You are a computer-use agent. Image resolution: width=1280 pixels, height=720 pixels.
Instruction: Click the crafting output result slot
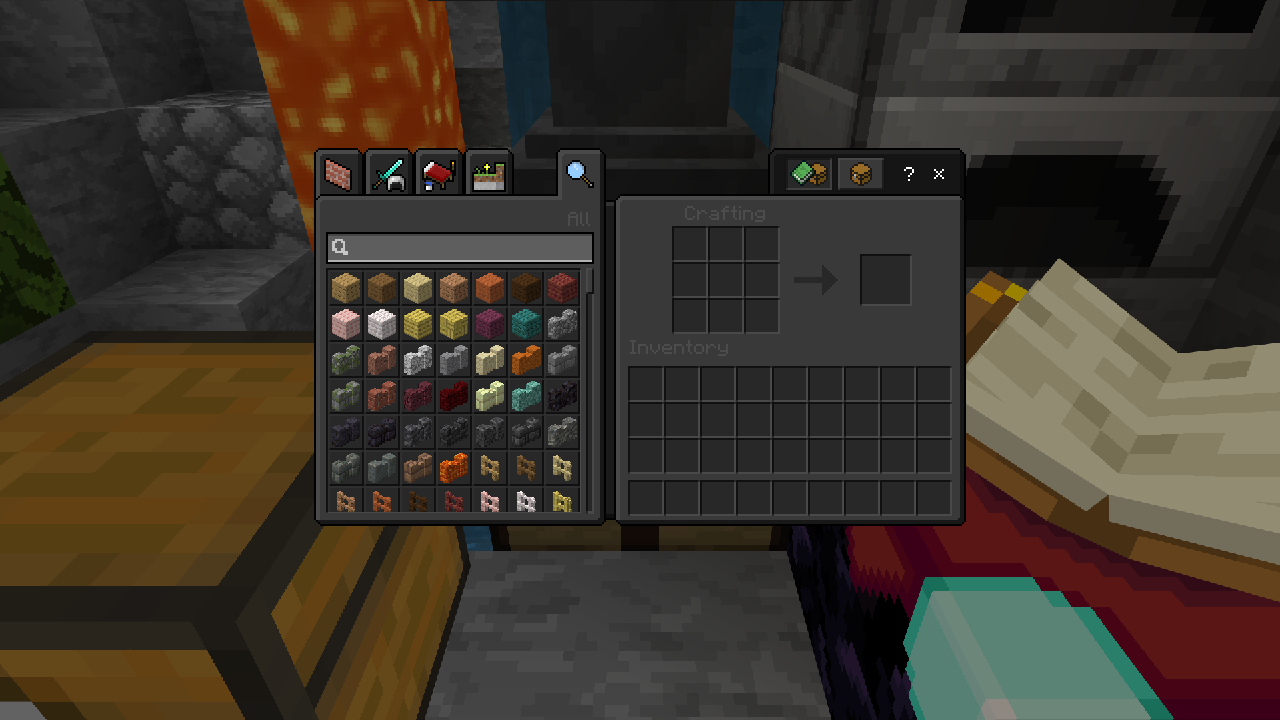[885, 280]
